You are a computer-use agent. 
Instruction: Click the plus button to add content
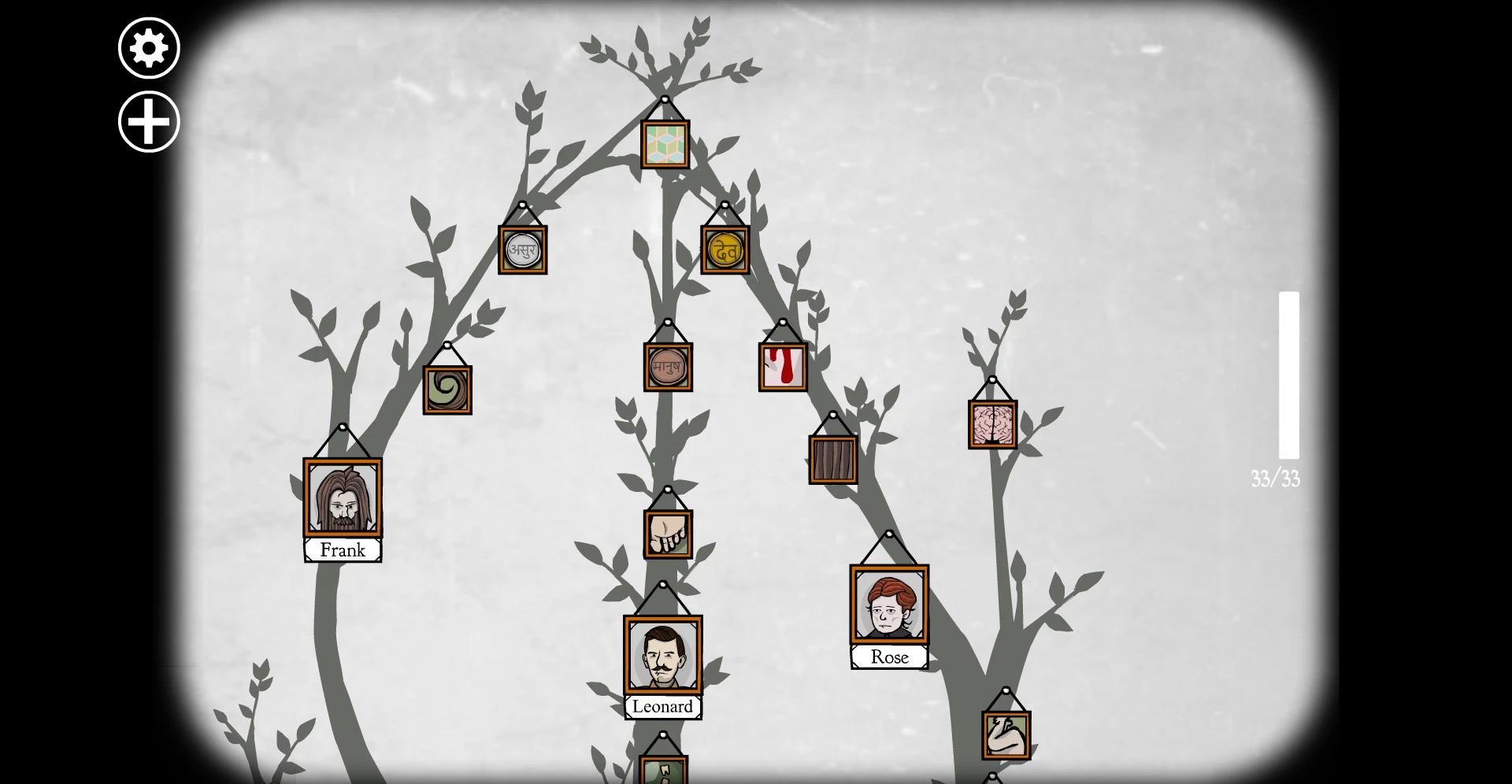(148, 122)
